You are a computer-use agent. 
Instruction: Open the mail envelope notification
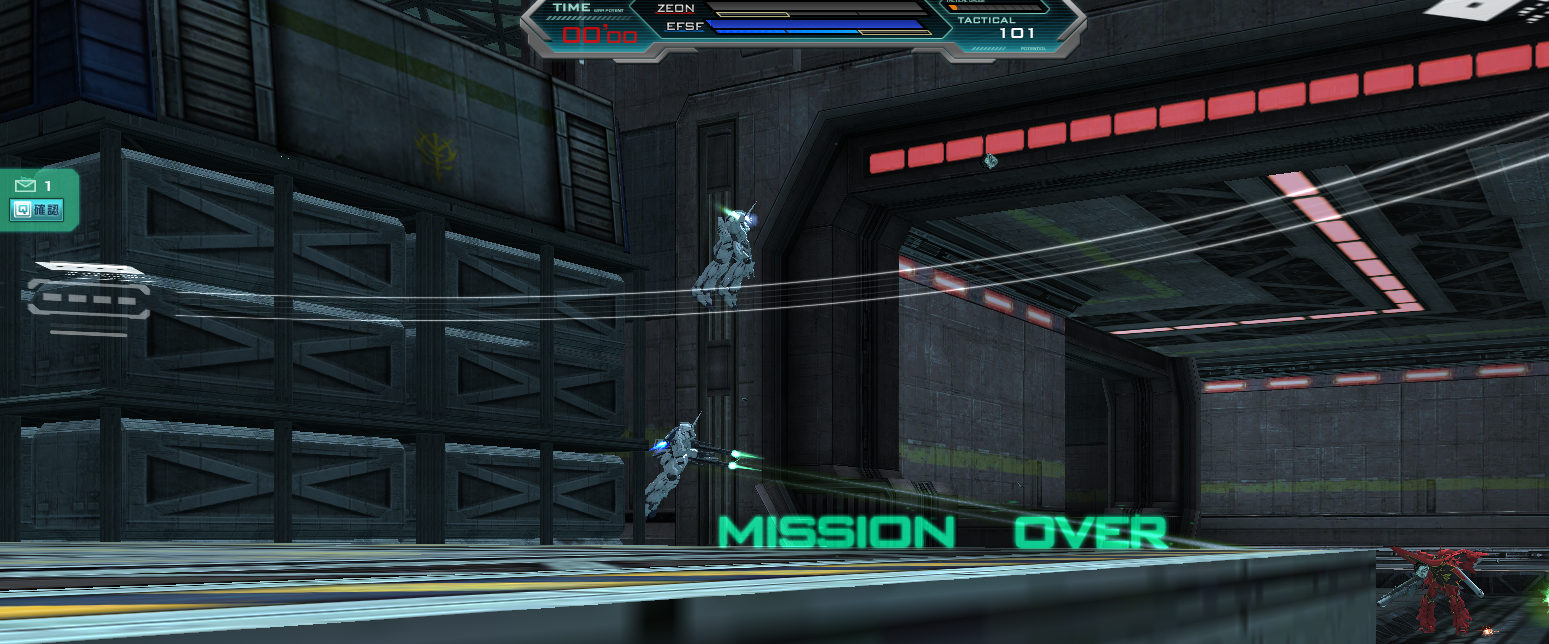26,185
